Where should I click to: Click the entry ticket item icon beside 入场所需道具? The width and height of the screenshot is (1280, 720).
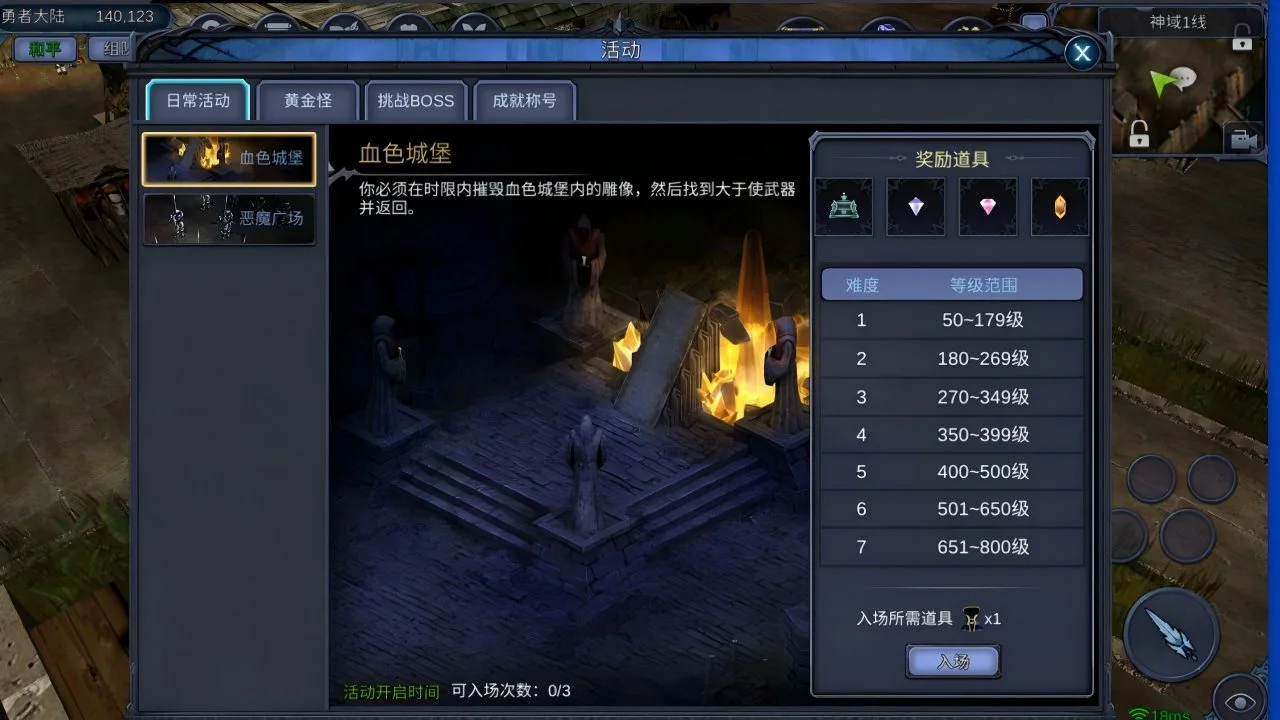click(x=973, y=618)
